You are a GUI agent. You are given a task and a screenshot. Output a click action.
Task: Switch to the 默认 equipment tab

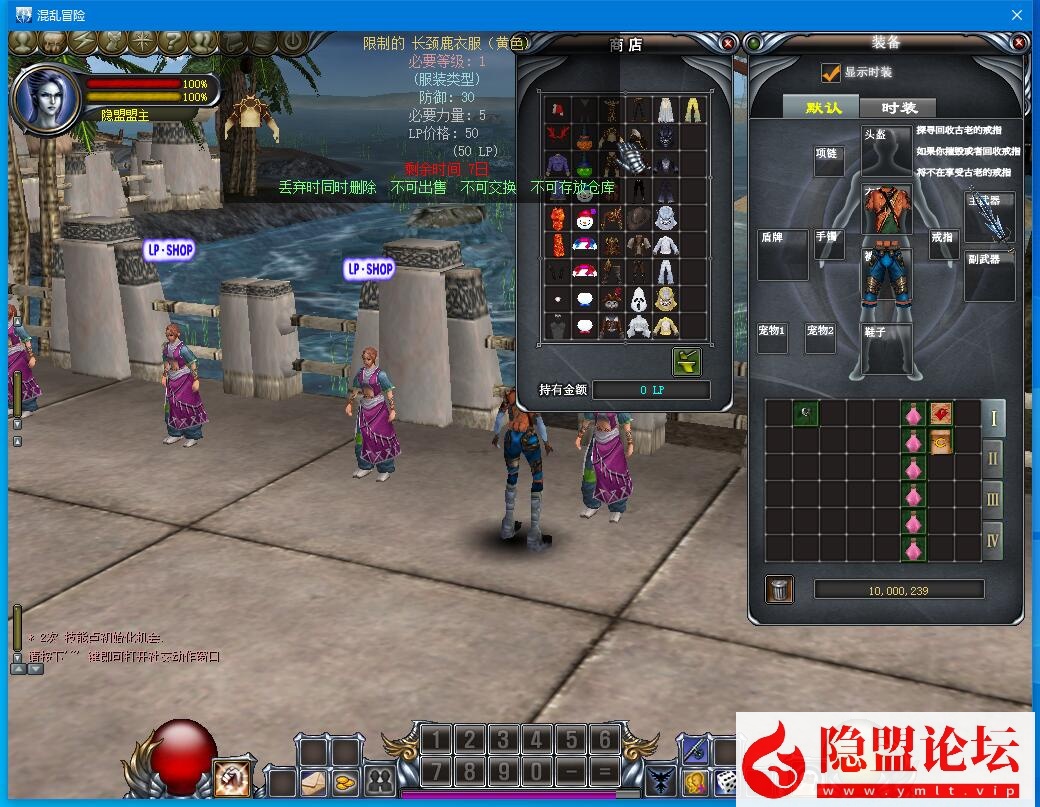pos(823,107)
